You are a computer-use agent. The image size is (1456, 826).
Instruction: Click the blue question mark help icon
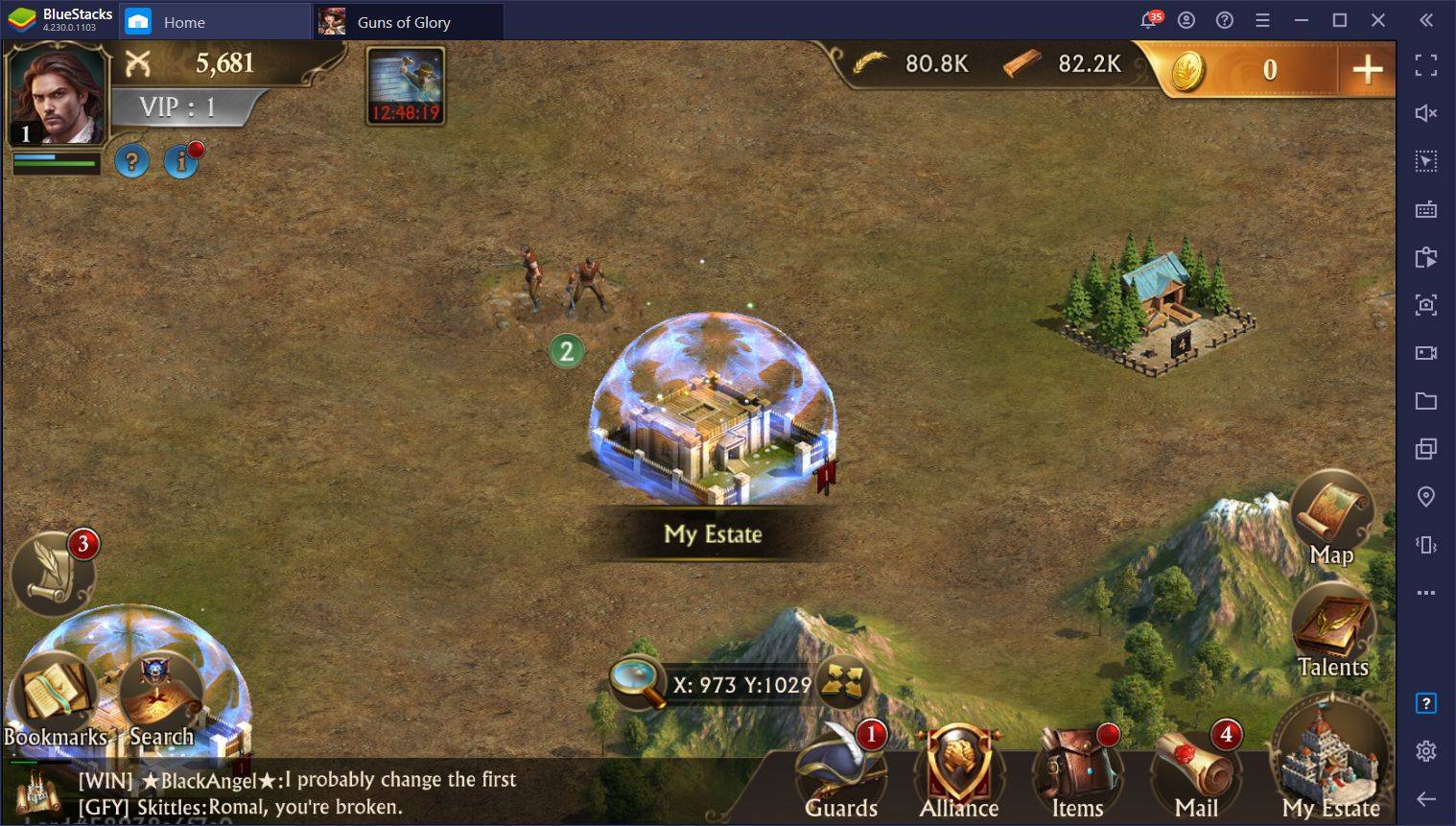click(x=131, y=161)
